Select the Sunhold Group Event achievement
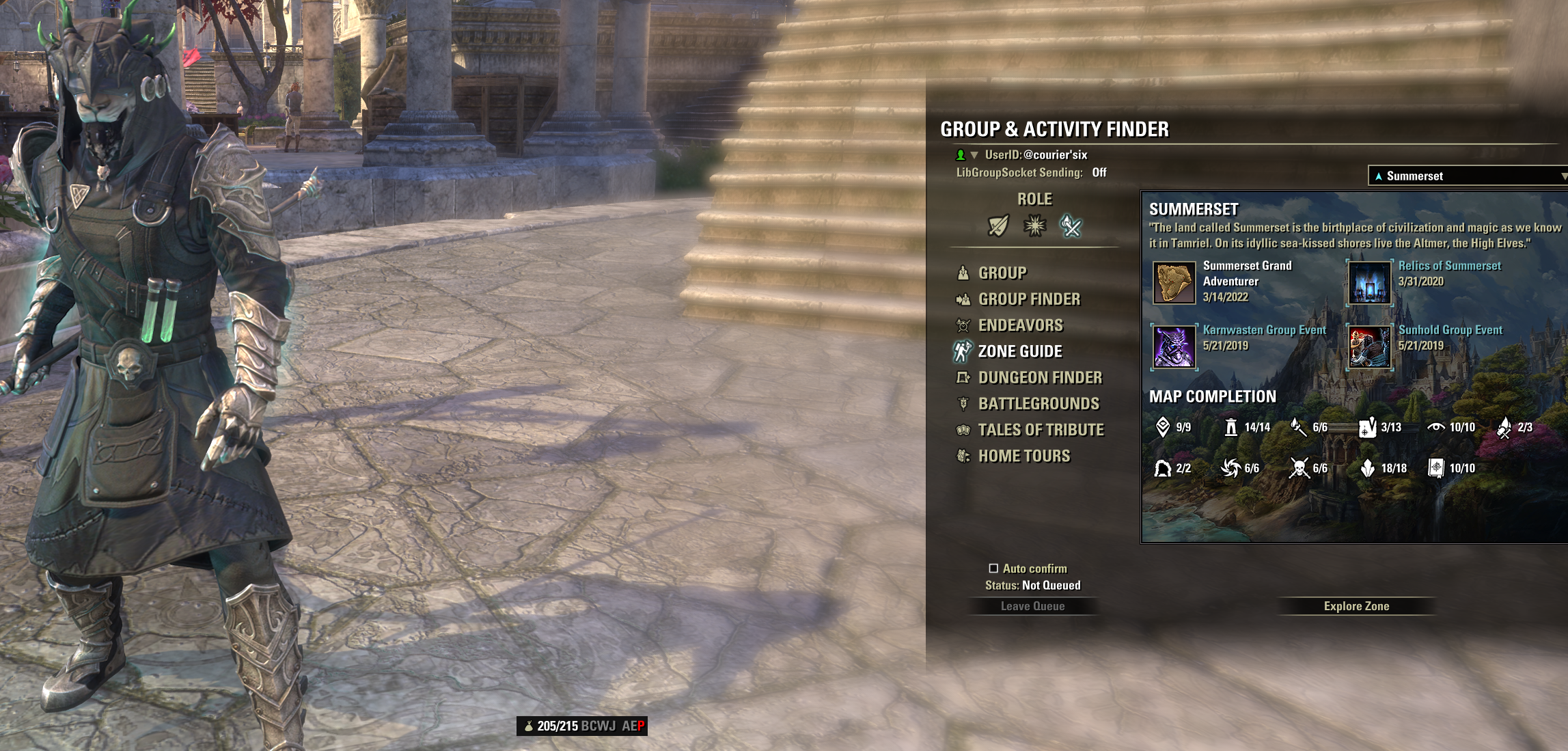This screenshot has height=751, width=1568. [1369, 346]
